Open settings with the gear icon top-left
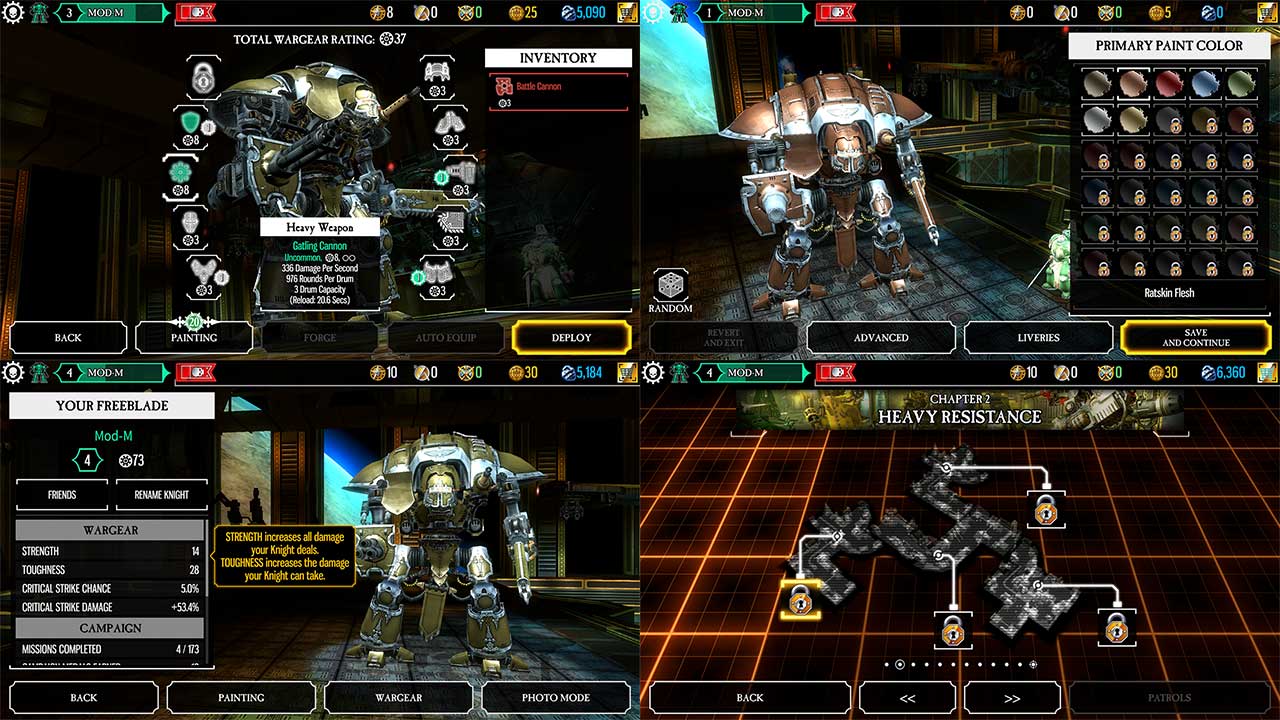The image size is (1280, 720). click(x=13, y=12)
